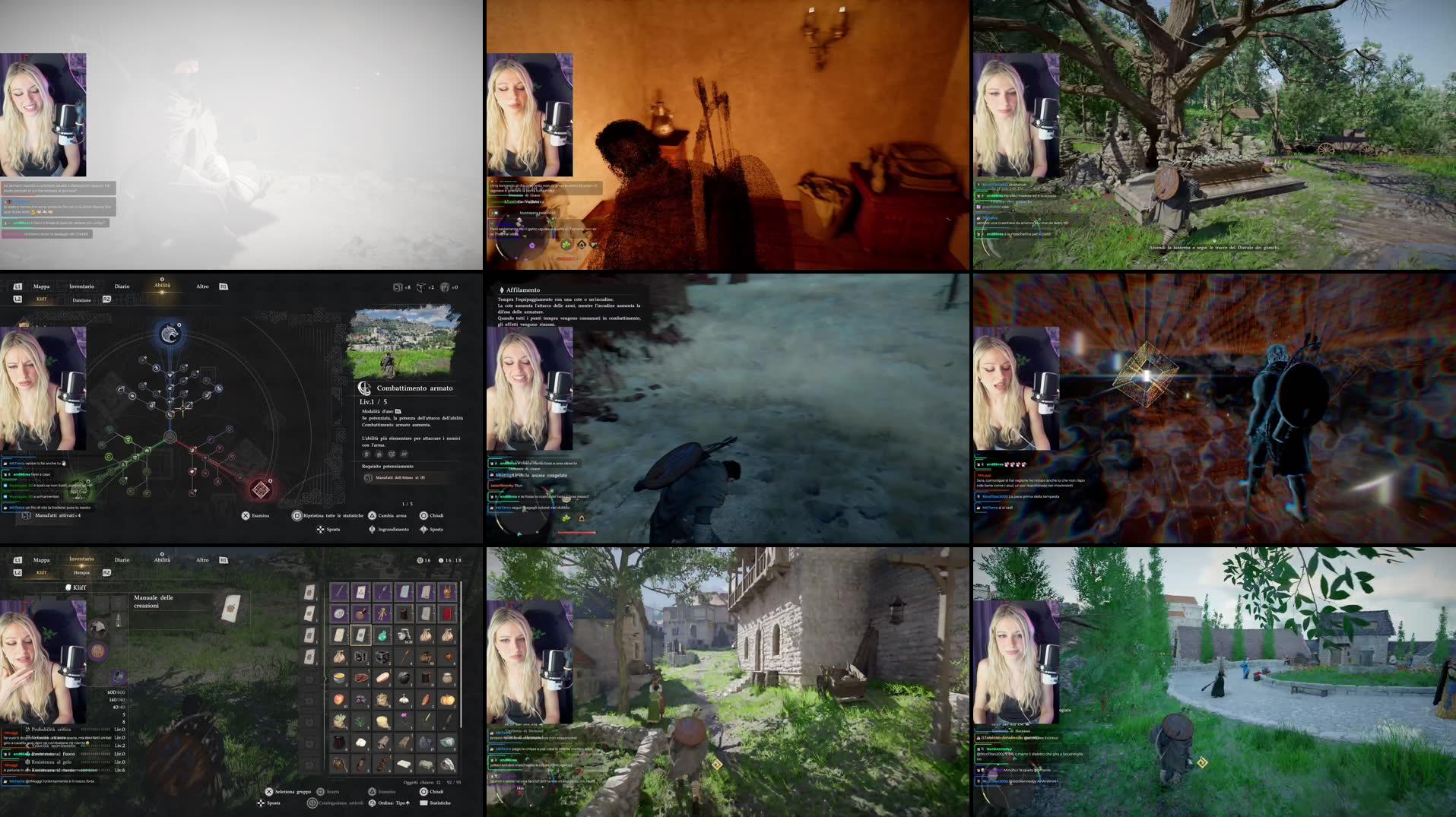Toggle the red glowing node in the skill tree
1456x817 pixels.
(x=260, y=490)
